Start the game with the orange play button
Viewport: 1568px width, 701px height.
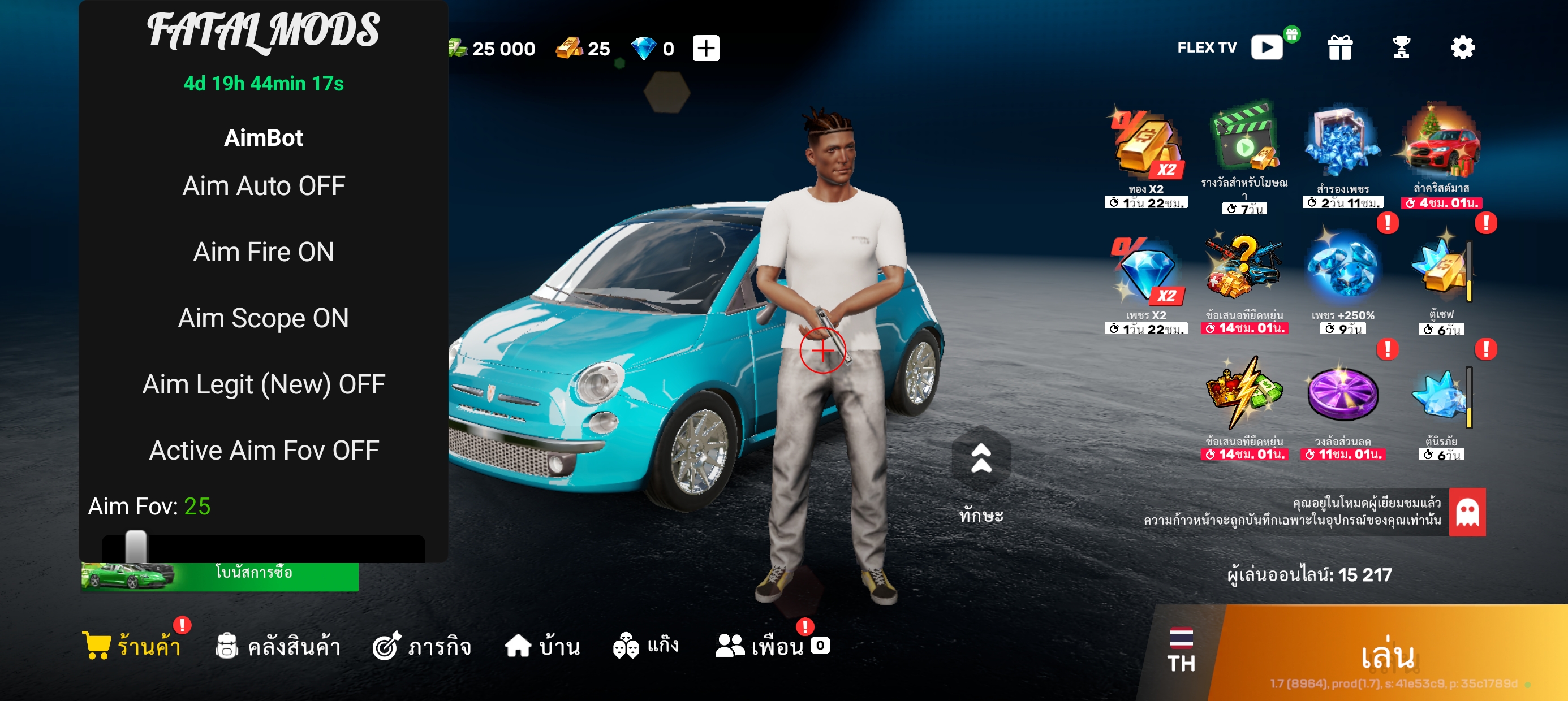1388,655
